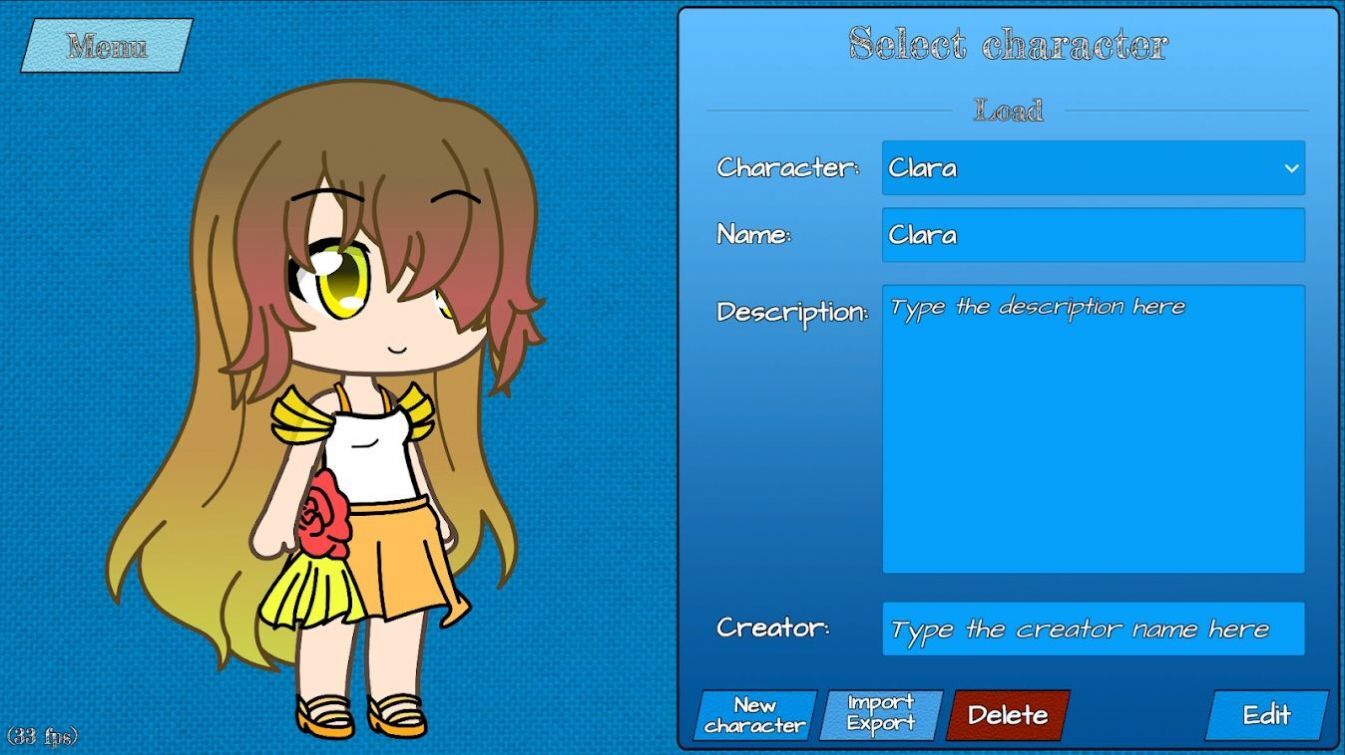Viewport: 1345px width, 755px height.
Task: Open the Import Export options
Action: (878, 713)
